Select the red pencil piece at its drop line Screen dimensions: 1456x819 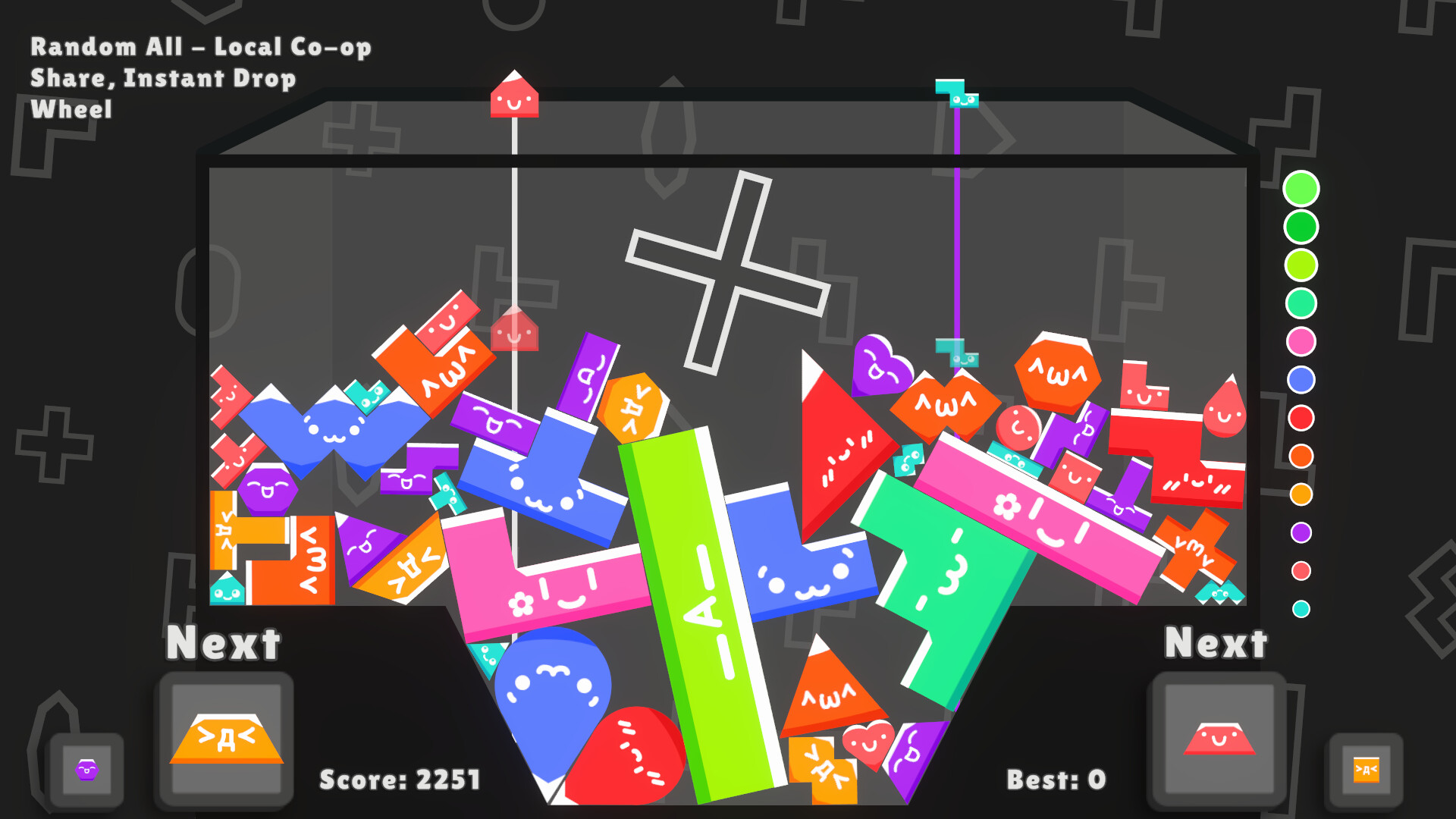(514, 99)
